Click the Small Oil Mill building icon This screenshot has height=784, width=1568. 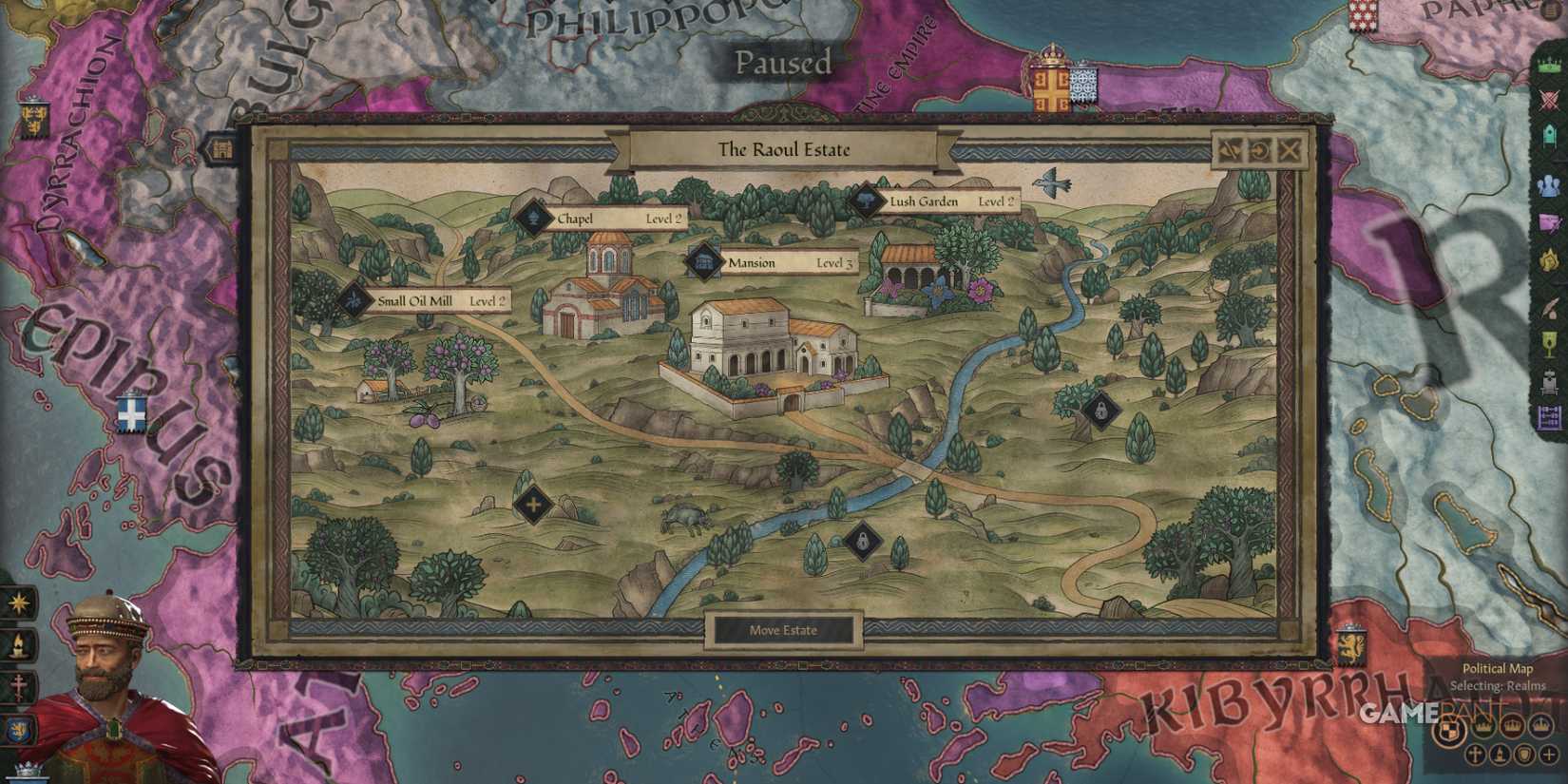pyautogui.click(x=355, y=301)
